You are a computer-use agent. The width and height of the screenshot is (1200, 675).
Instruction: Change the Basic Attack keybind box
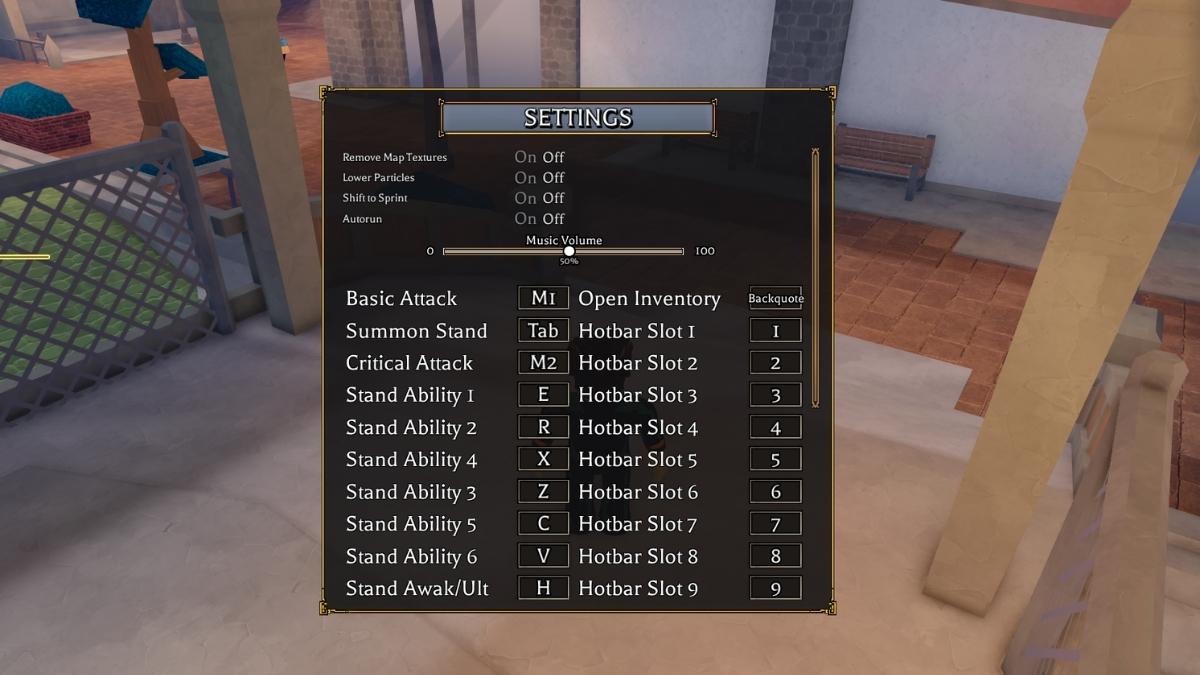click(543, 298)
